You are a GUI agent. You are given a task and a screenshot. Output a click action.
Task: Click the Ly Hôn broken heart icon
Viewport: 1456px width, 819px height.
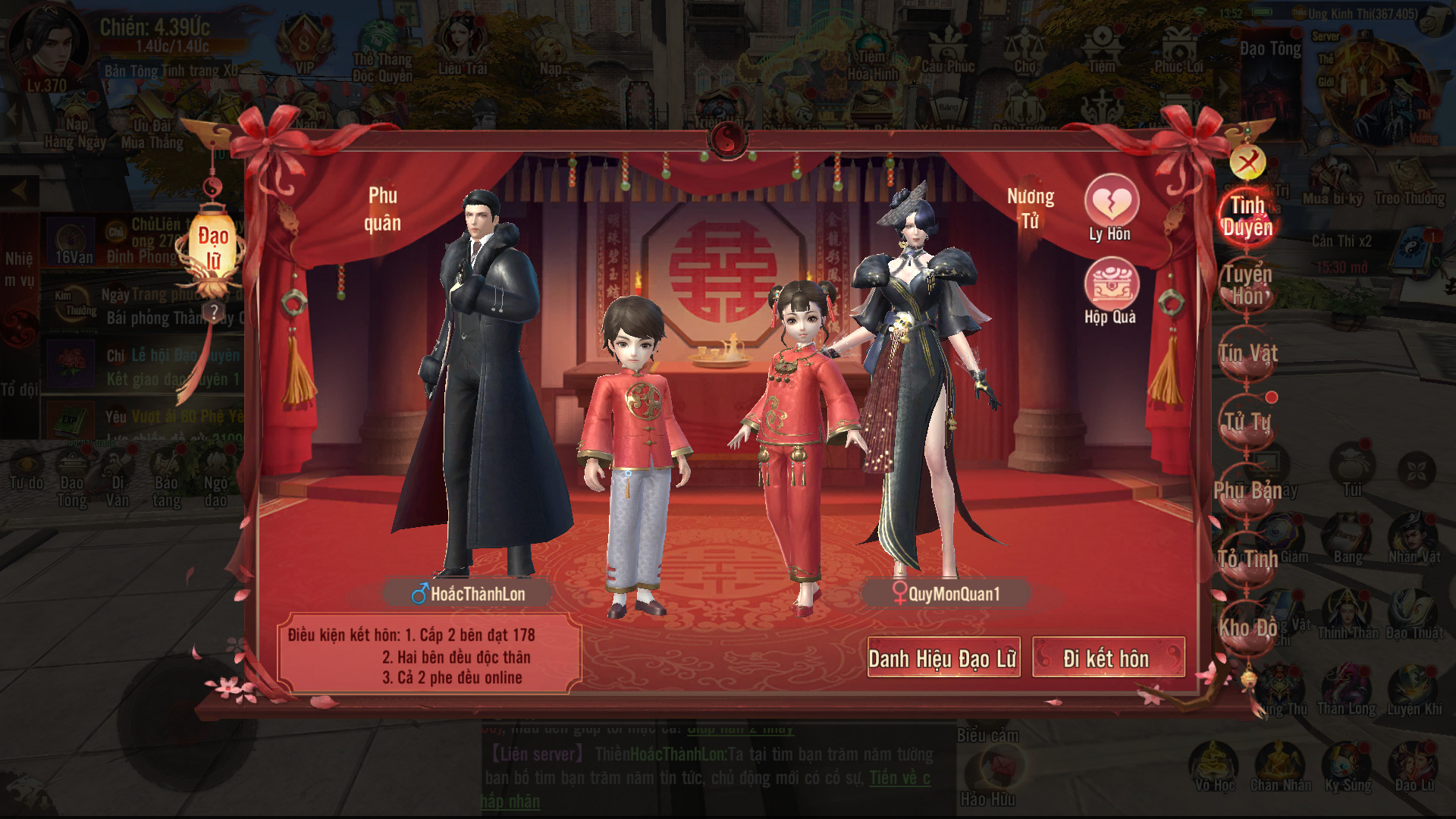click(x=1111, y=205)
